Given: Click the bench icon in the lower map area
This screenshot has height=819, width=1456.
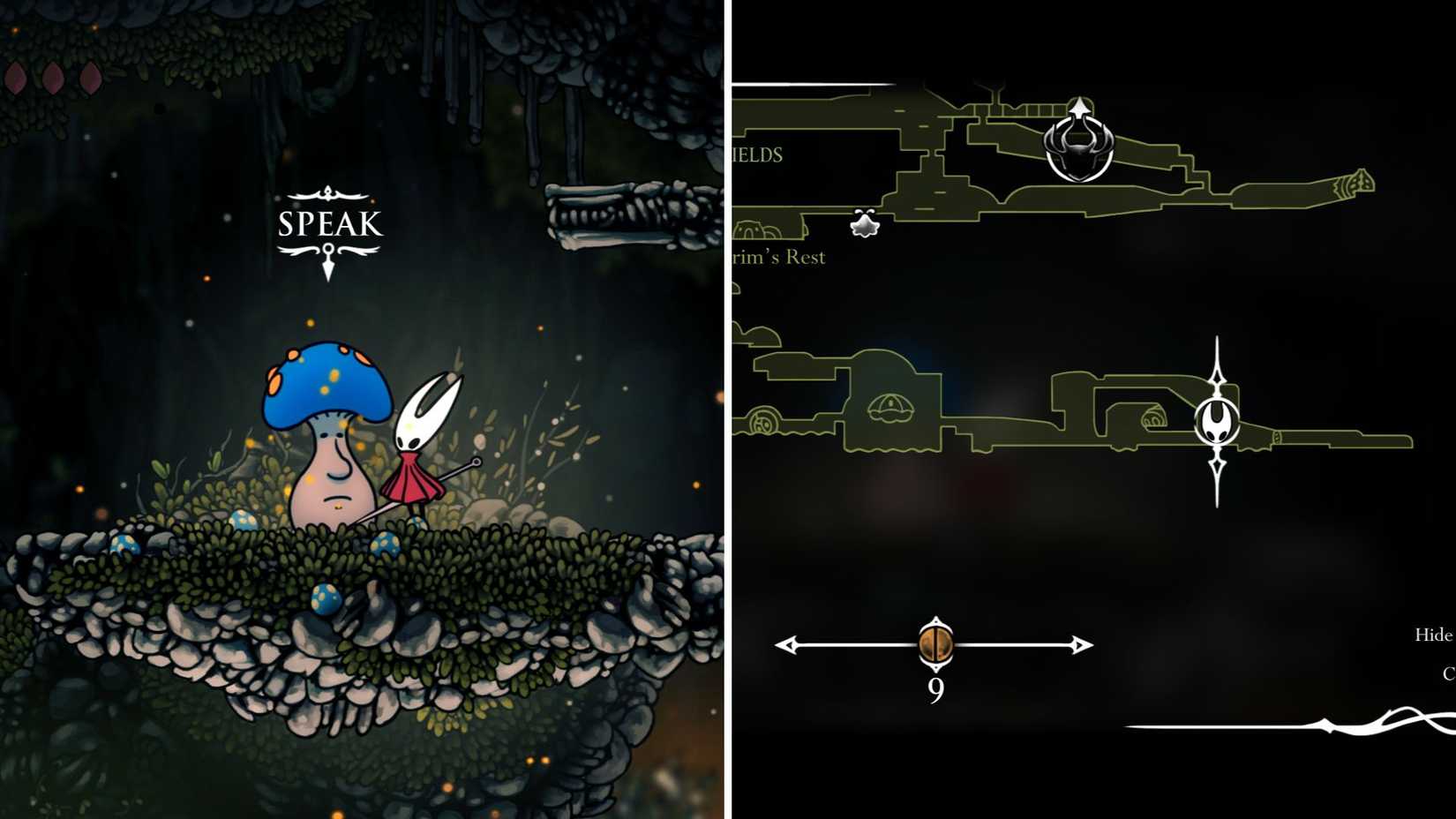Looking at the screenshot, I should click(x=894, y=408).
